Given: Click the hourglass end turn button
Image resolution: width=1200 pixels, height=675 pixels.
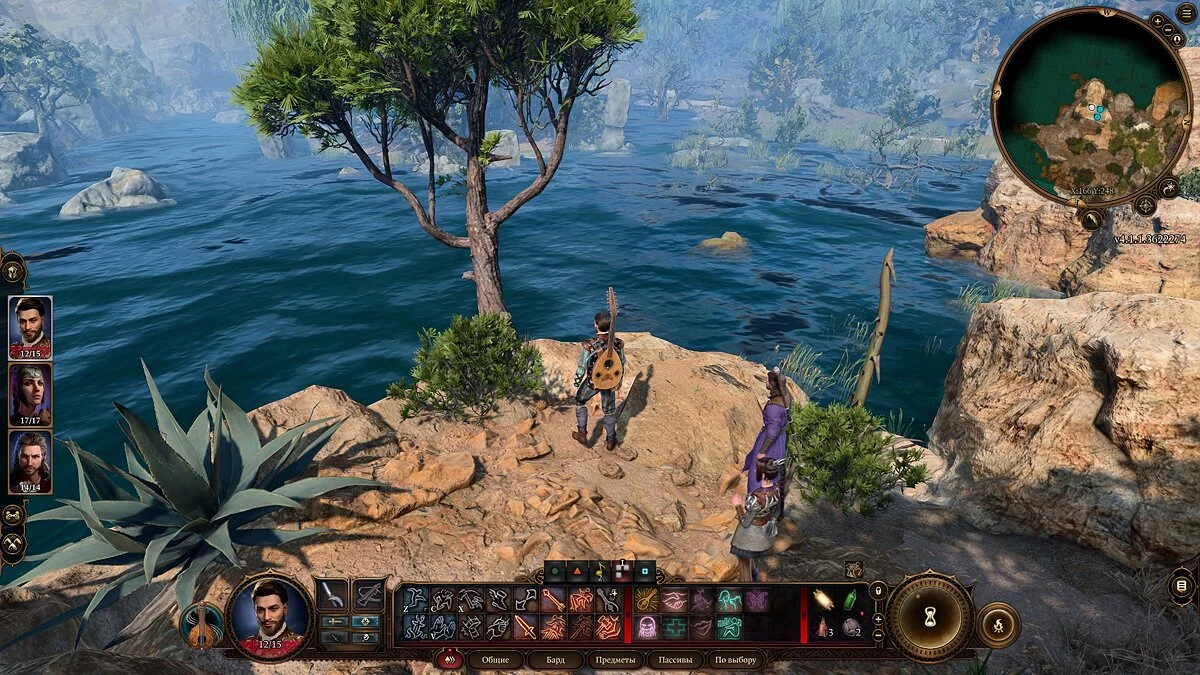Looking at the screenshot, I should pyautogui.click(x=930, y=616).
